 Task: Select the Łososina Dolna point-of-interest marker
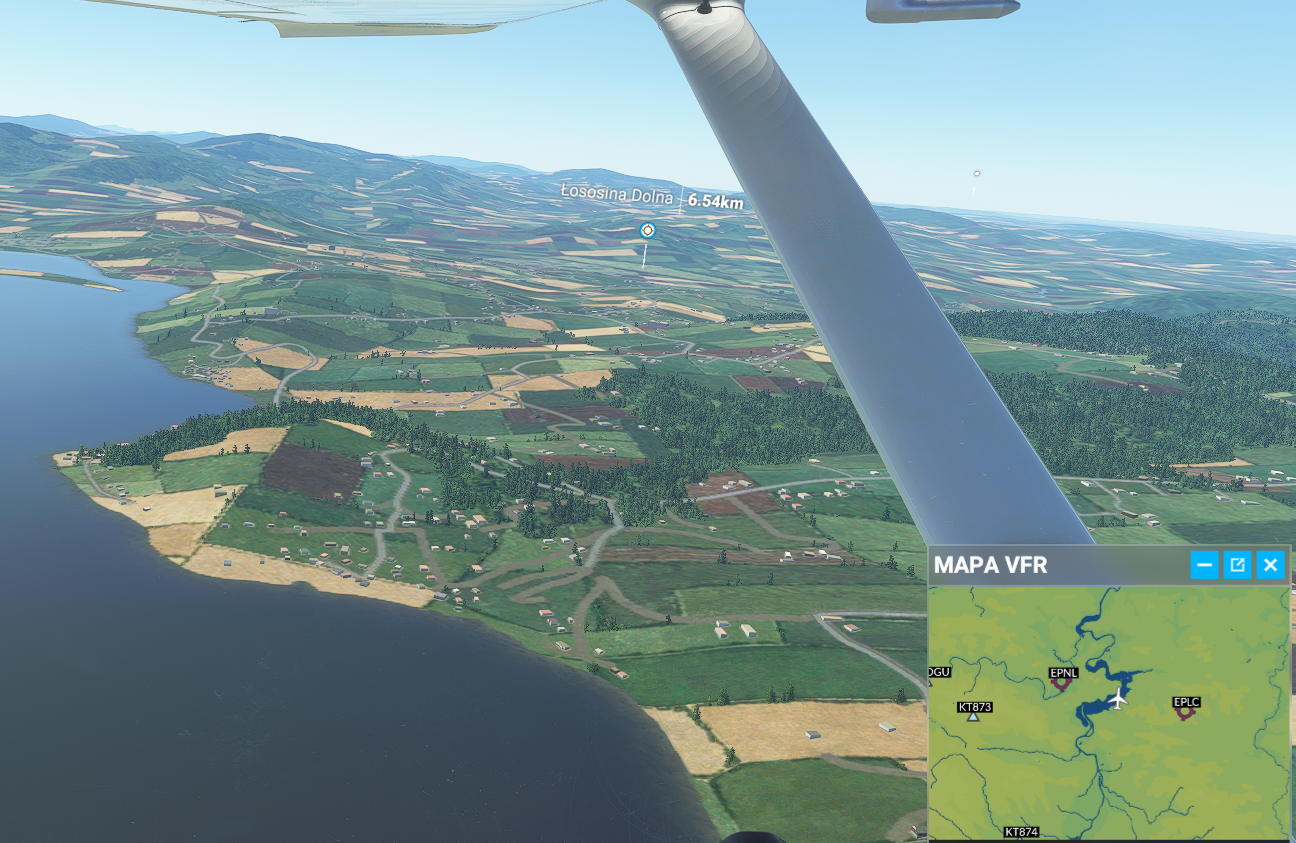click(x=647, y=231)
